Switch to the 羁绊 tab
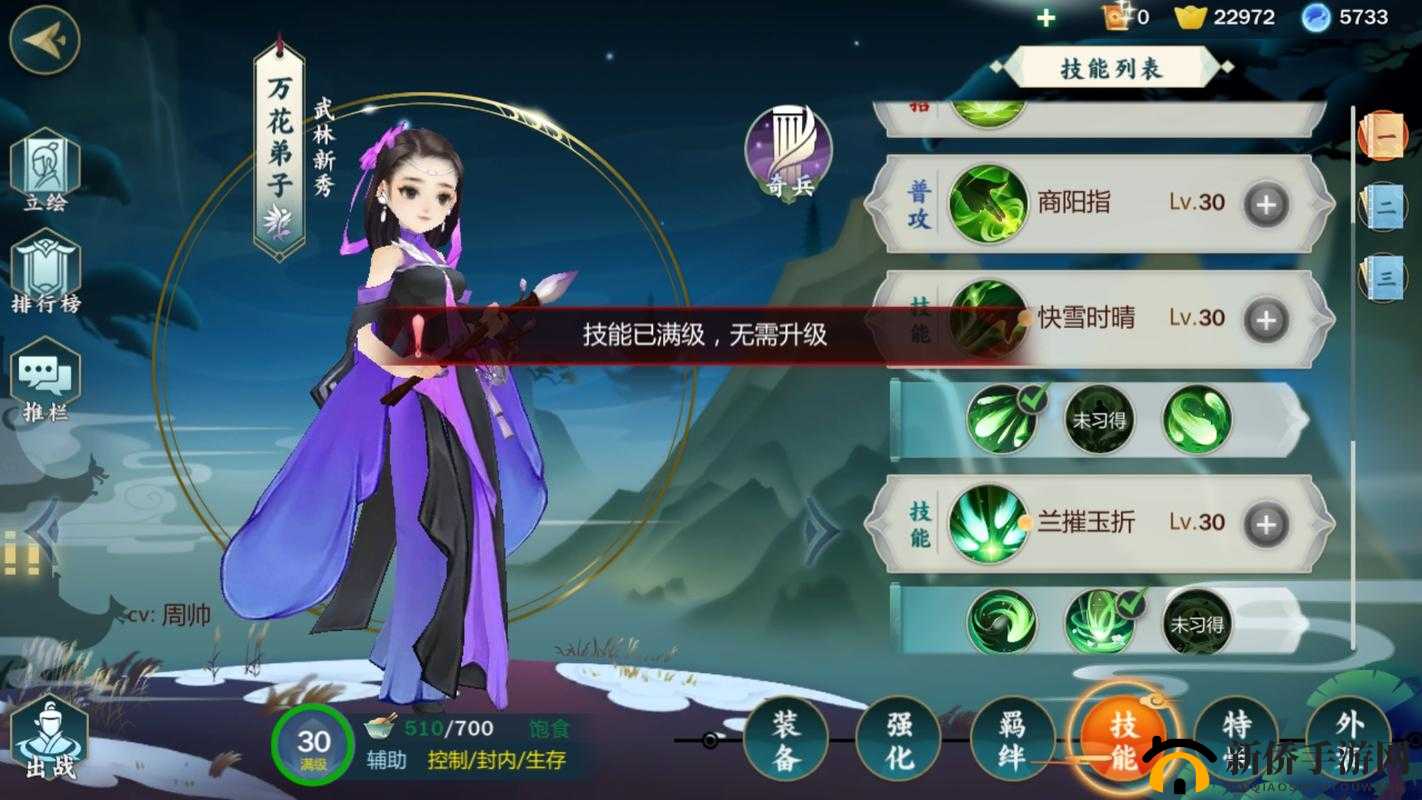 tap(1013, 740)
